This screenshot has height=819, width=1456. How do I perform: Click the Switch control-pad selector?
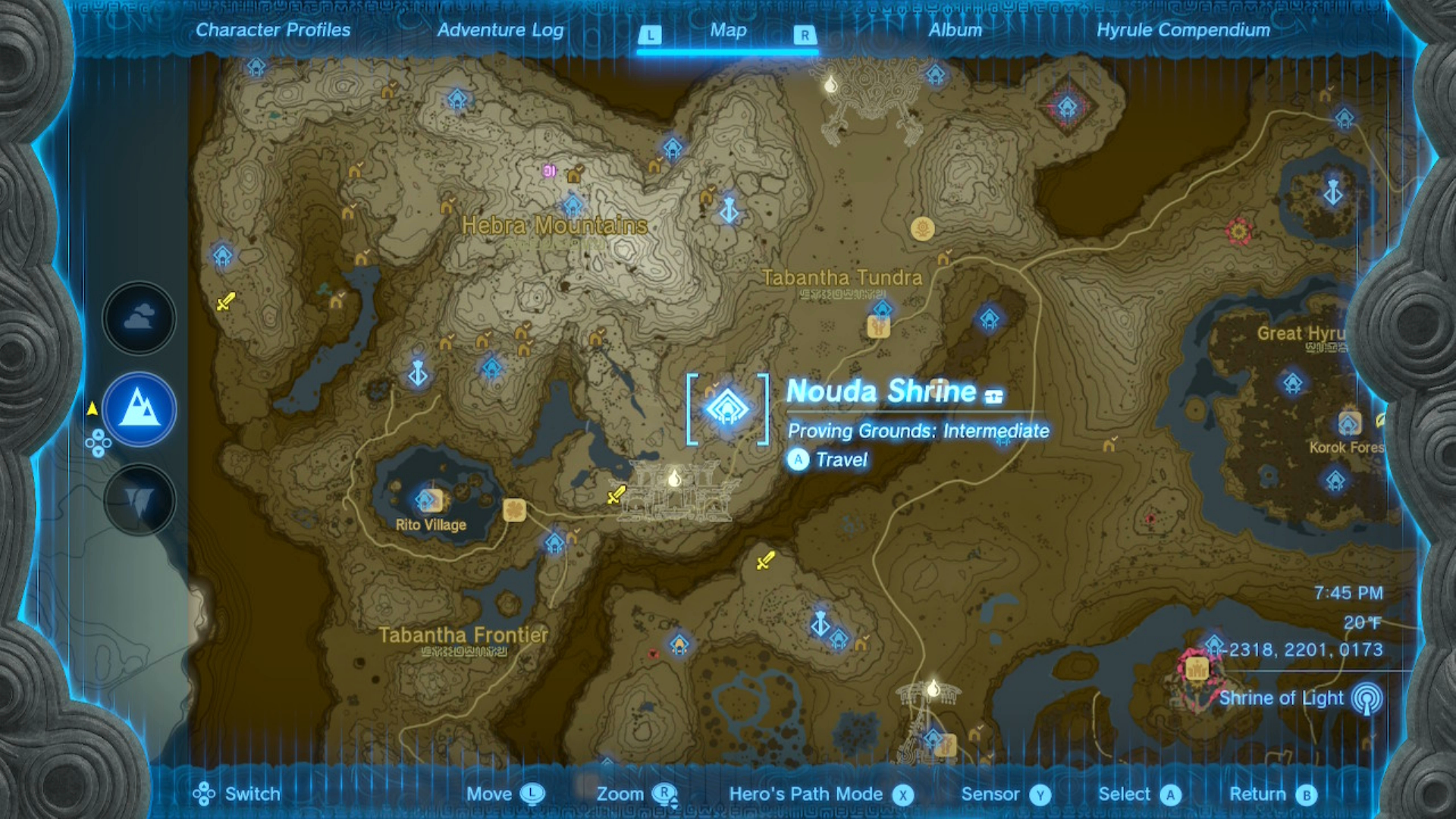[x=203, y=794]
